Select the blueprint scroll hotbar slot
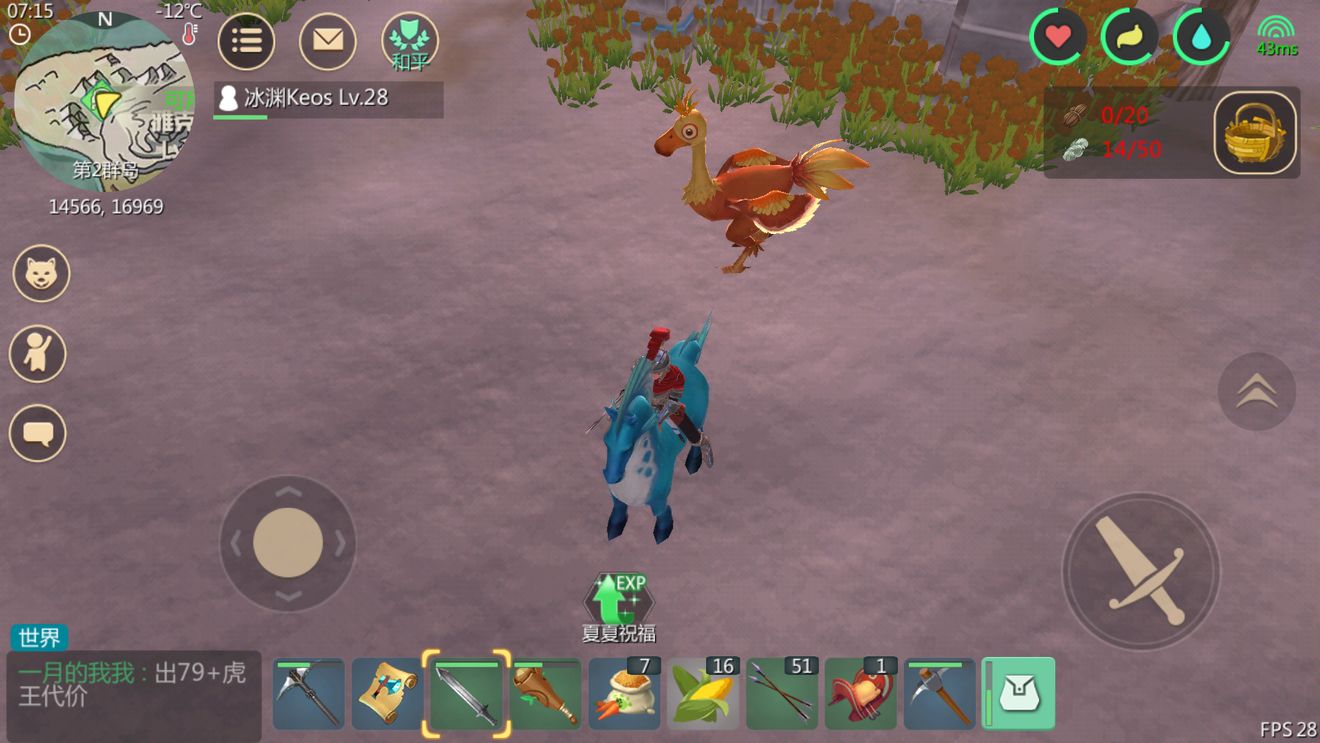1320x743 pixels. [x=387, y=694]
